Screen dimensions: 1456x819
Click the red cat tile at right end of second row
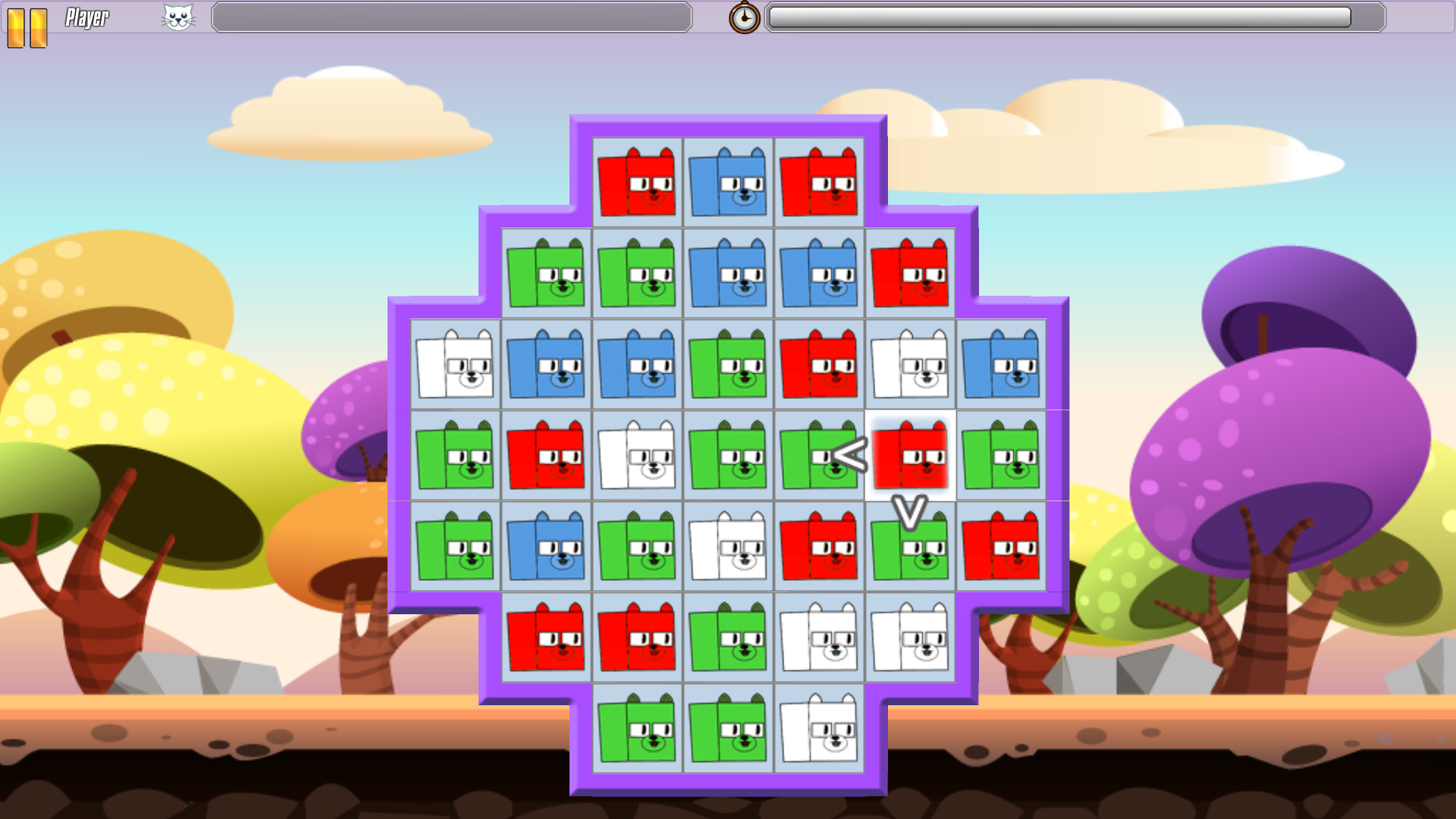coord(912,275)
